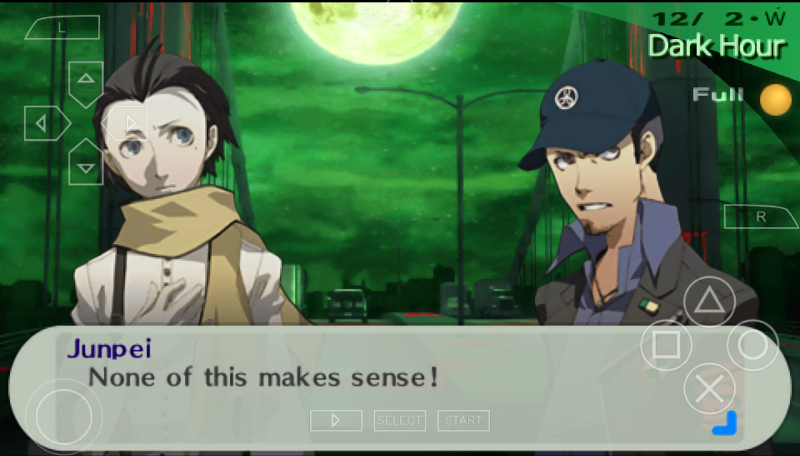The height and width of the screenshot is (456, 800).
Task: Tap the D-pad right arrow
Action: point(128,123)
